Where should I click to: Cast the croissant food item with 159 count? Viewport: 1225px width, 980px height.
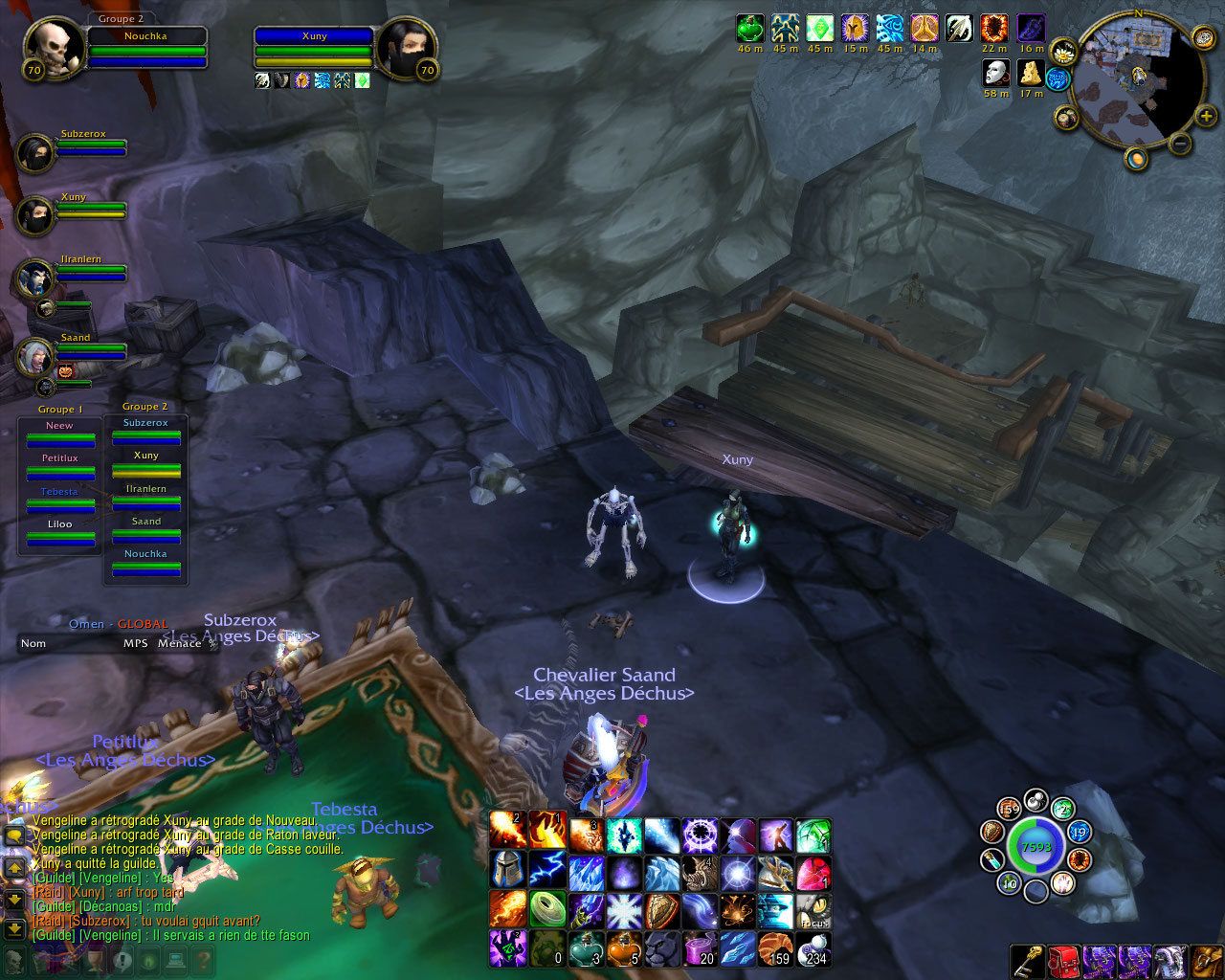(776, 948)
